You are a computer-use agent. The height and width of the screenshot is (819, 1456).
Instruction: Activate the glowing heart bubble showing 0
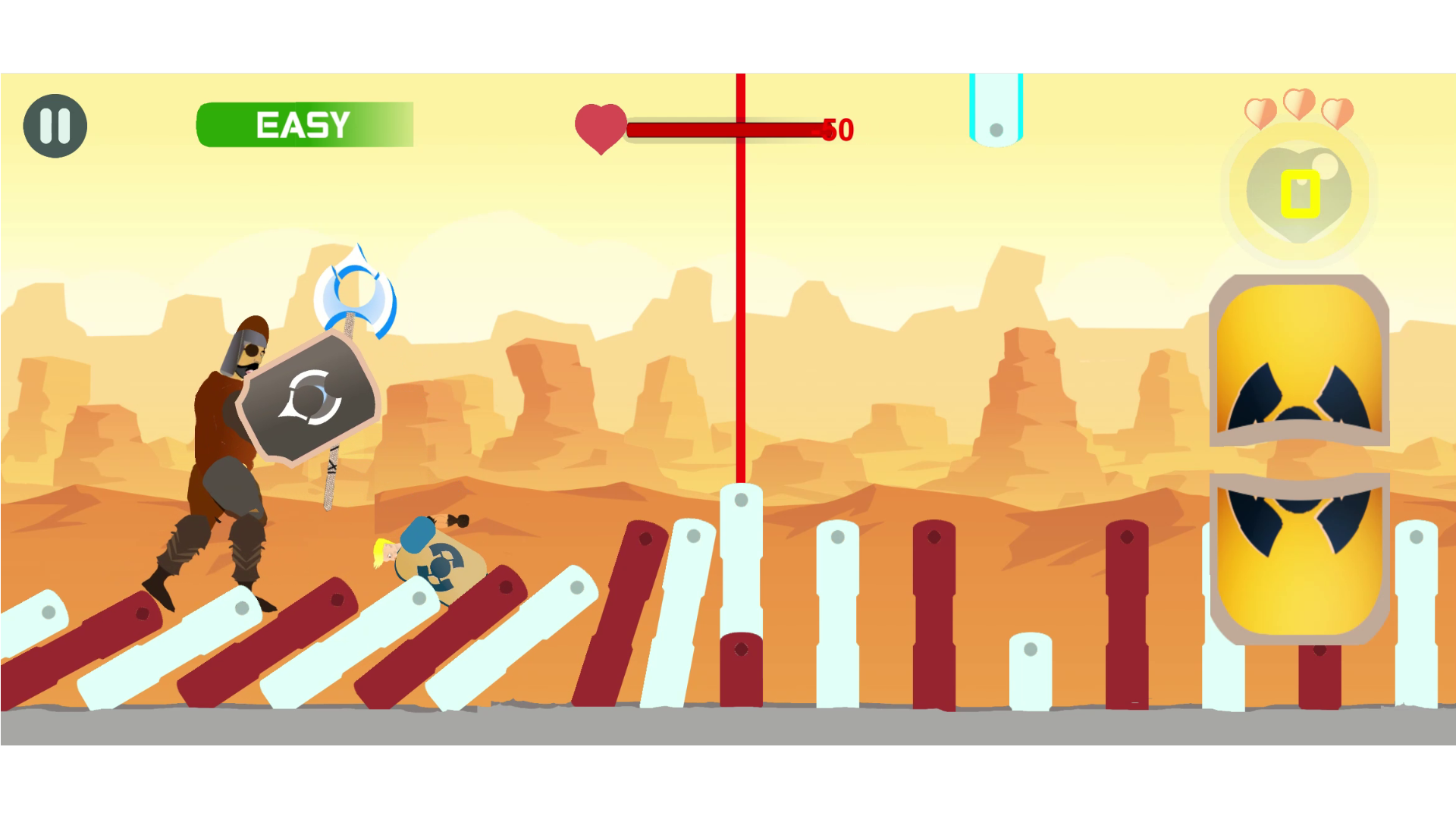[x=1299, y=193]
